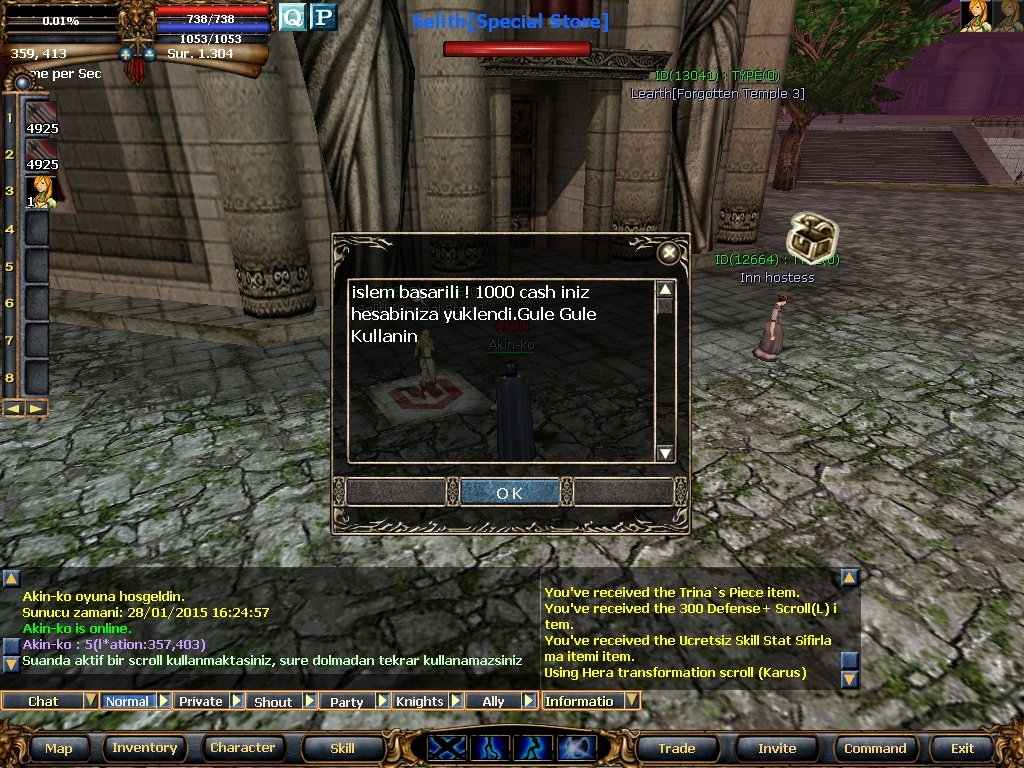
Task: Switch to the Ally chat tab
Action: pyautogui.click(x=493, y=701)
